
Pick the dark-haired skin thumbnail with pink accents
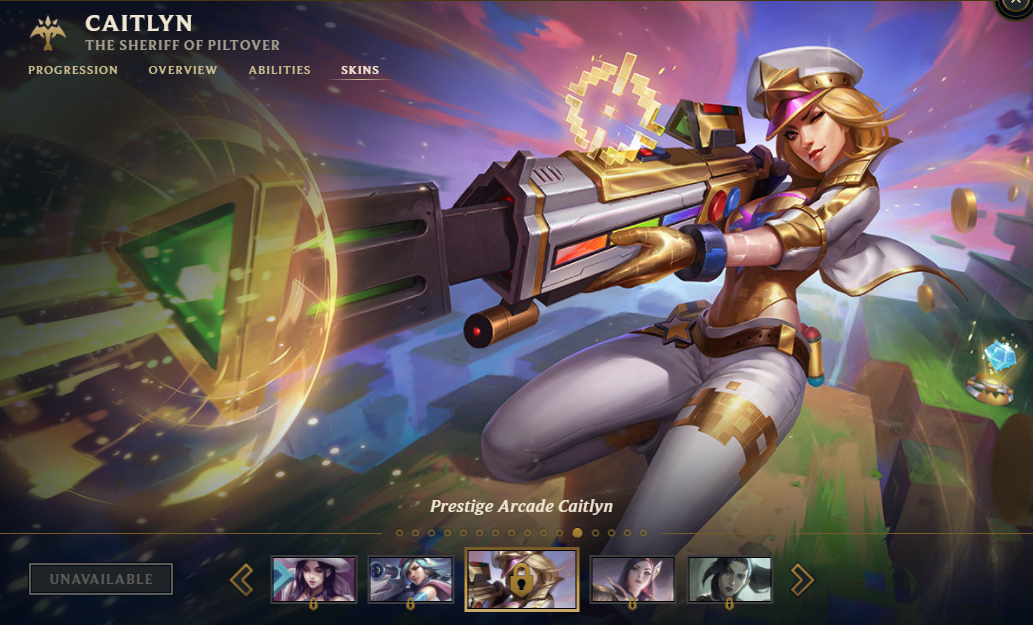632,579
